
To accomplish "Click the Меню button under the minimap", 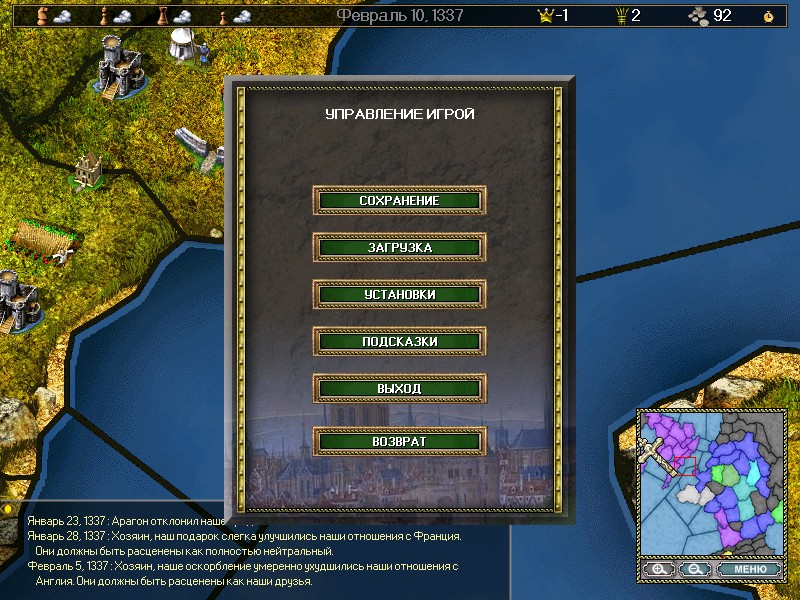I will pyautogui.click(x=750, y=569).
